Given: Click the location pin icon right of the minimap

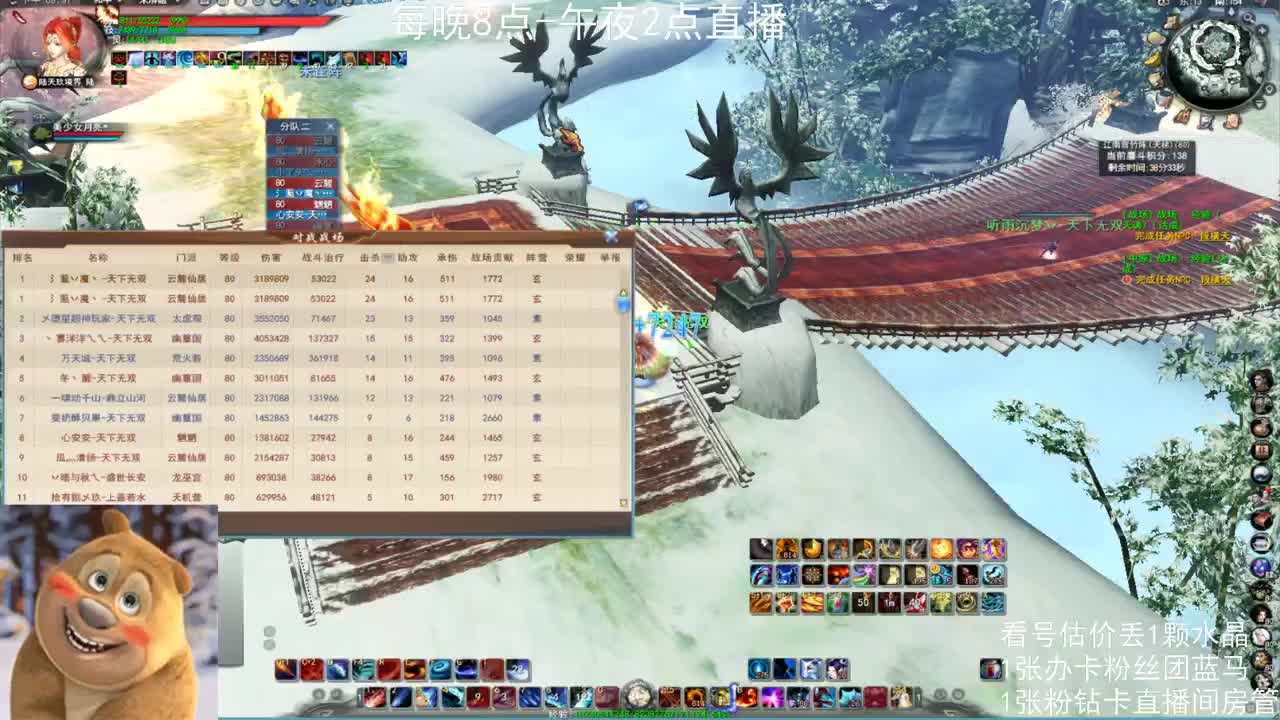Looking at the screenshot, I should [x=1269, y=88].
